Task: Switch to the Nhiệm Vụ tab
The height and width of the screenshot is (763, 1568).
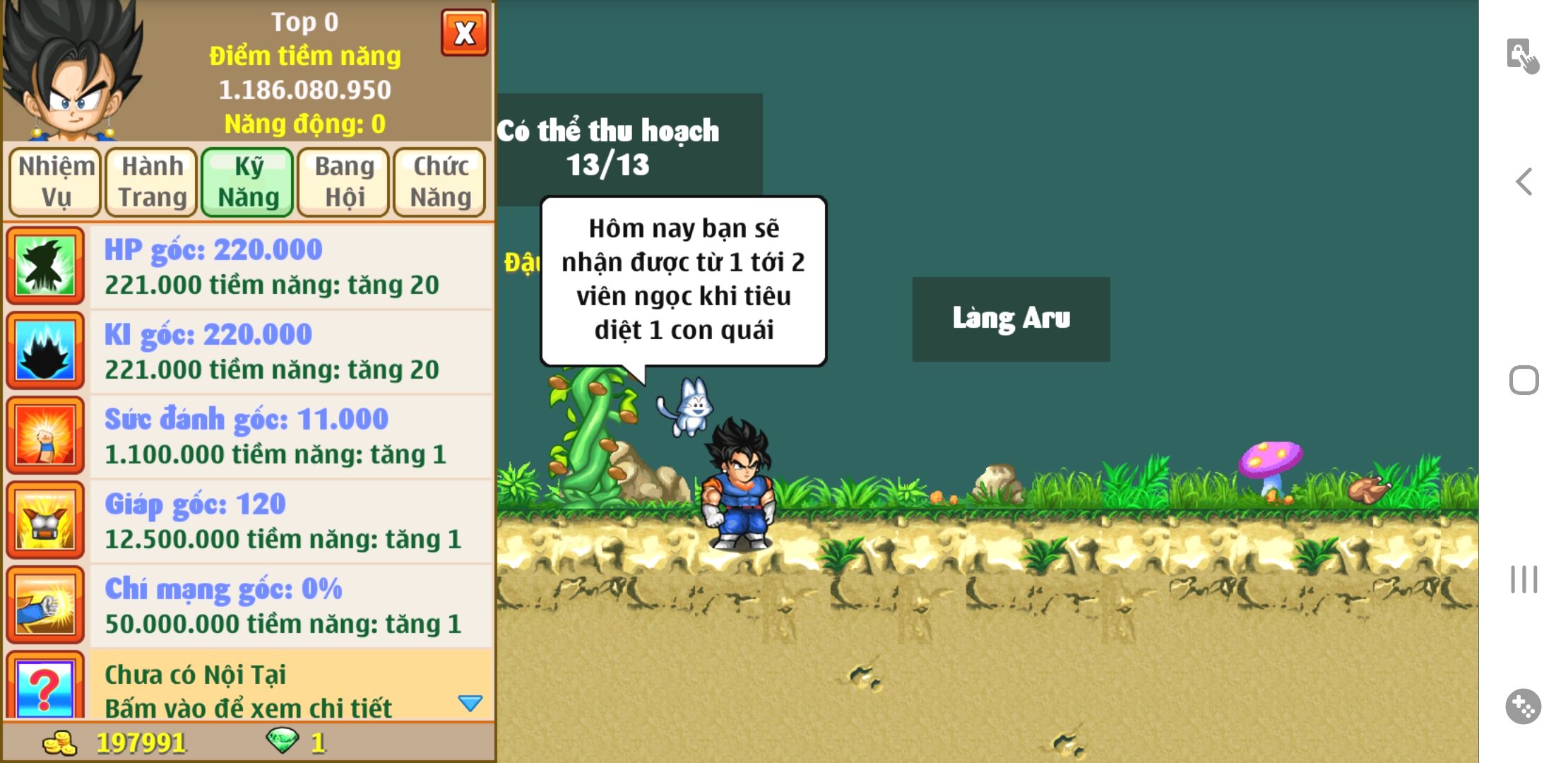Action: (x=55, y=182)
